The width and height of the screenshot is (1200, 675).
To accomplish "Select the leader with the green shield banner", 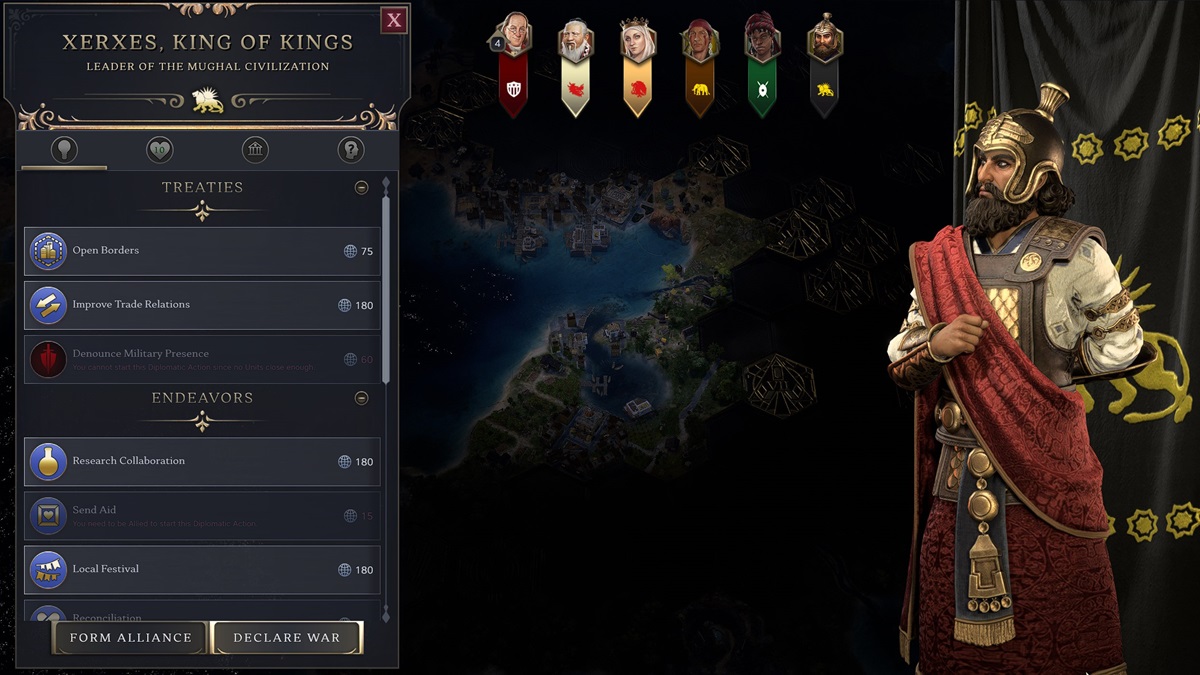I will 762,42.
